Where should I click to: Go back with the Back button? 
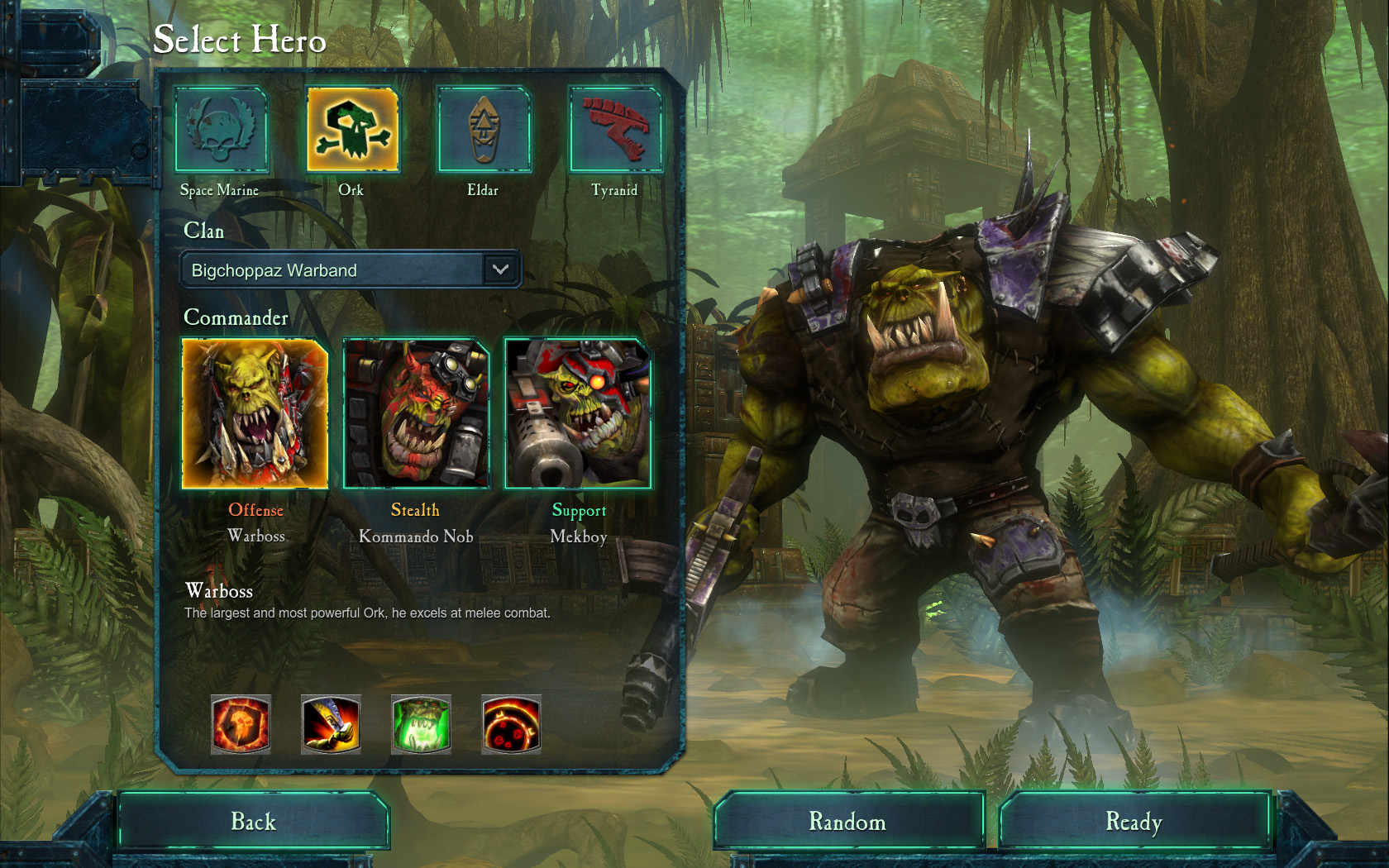pos(253,821)
